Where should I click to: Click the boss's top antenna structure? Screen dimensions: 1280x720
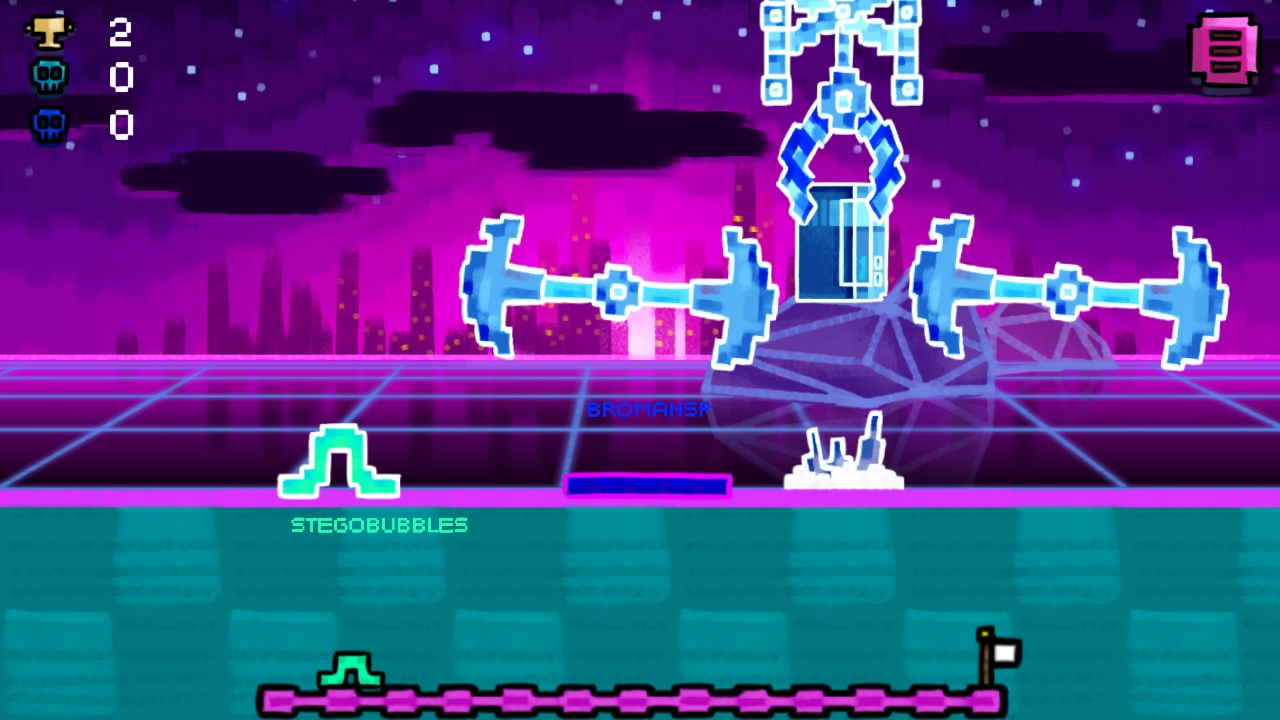[x=840, y=40]
